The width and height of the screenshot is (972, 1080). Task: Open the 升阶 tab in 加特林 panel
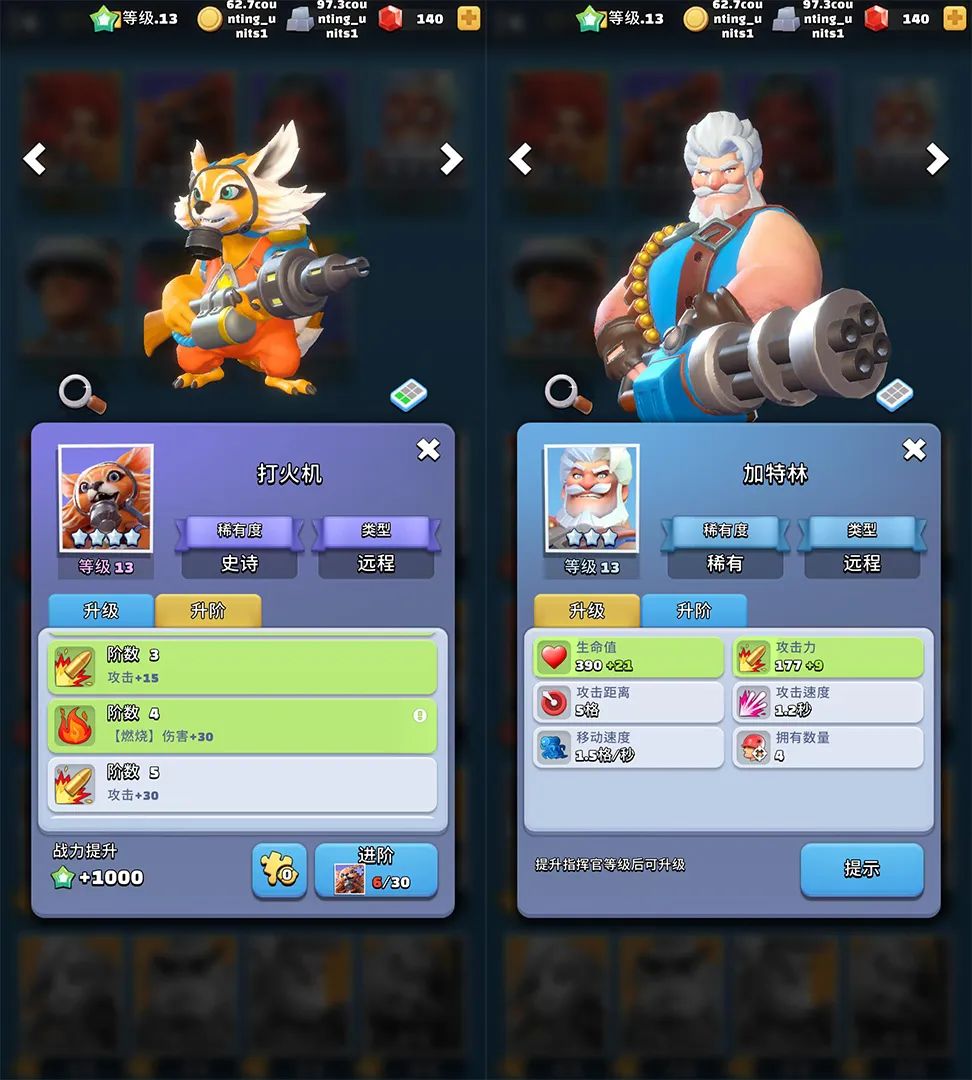694,611
